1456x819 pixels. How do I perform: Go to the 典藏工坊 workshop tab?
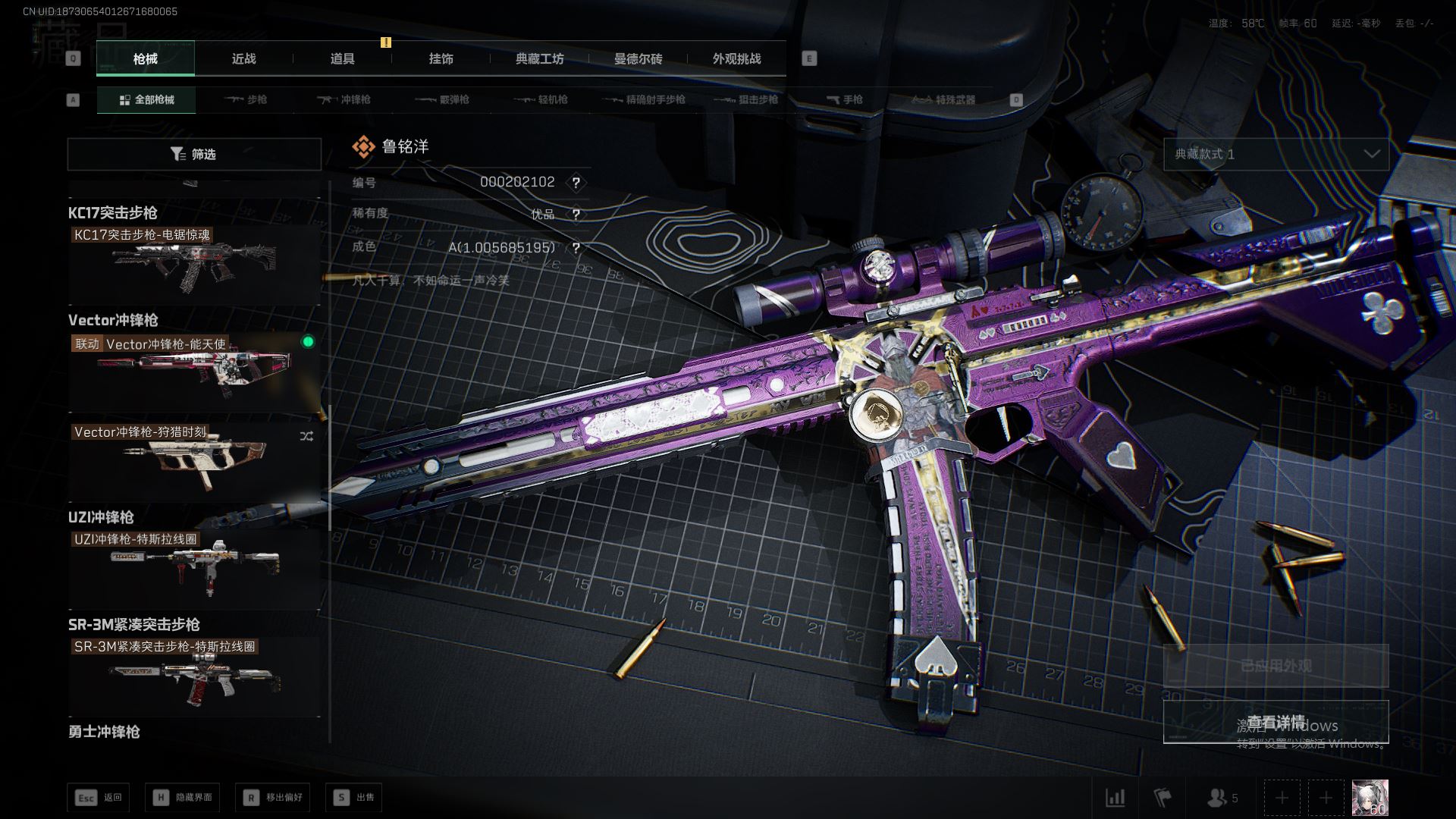(539, 58)
